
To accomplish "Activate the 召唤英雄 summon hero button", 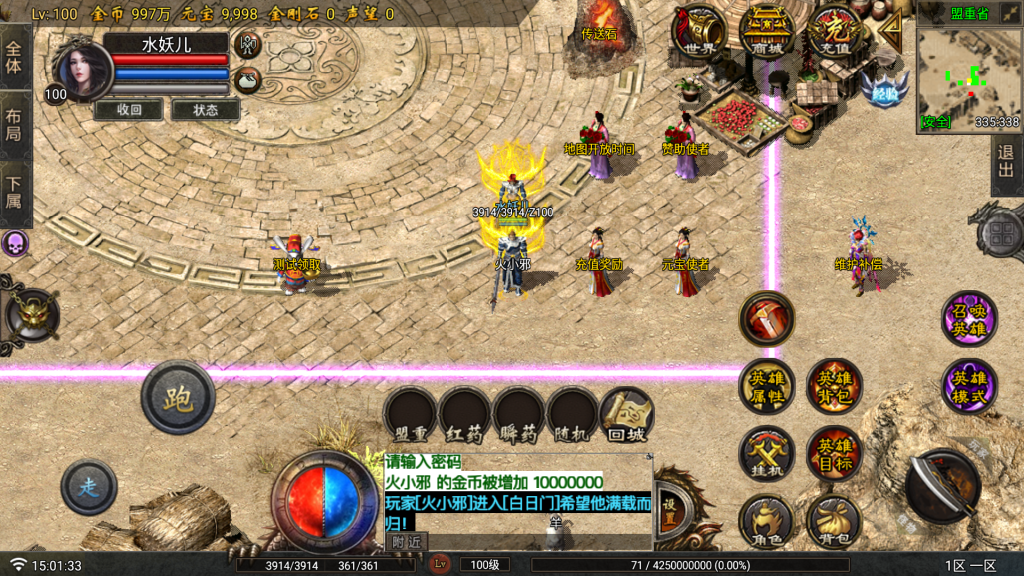I will click(x=969, y=319).
